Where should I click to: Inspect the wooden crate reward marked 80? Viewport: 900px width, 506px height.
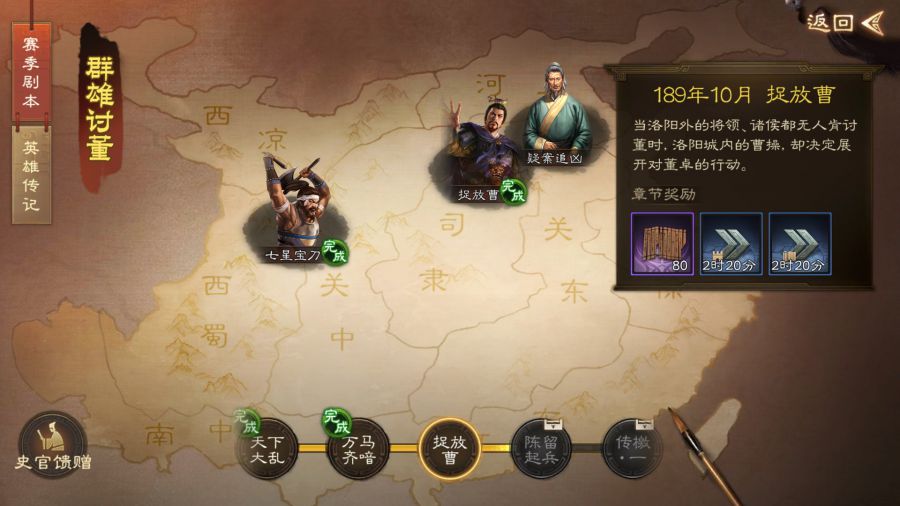click(x=662, y=244)
